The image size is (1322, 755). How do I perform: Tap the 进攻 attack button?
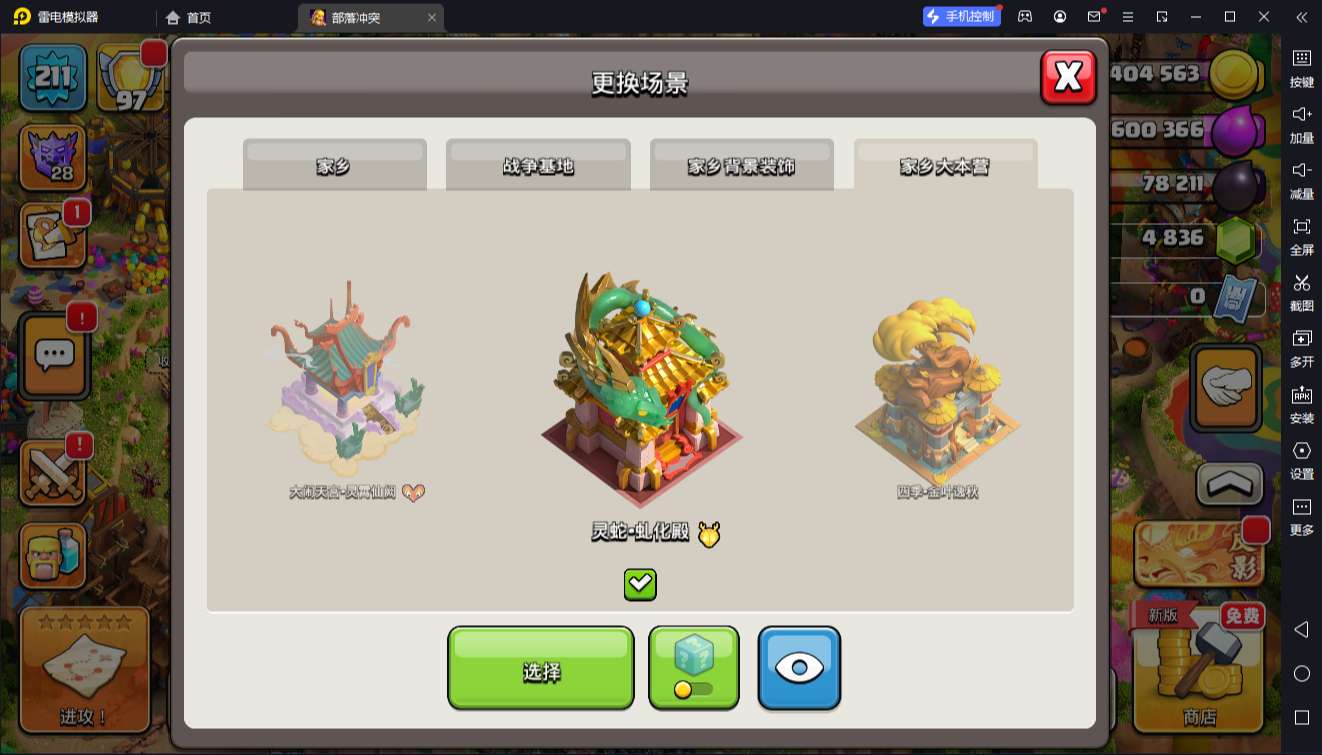[84, 667]
